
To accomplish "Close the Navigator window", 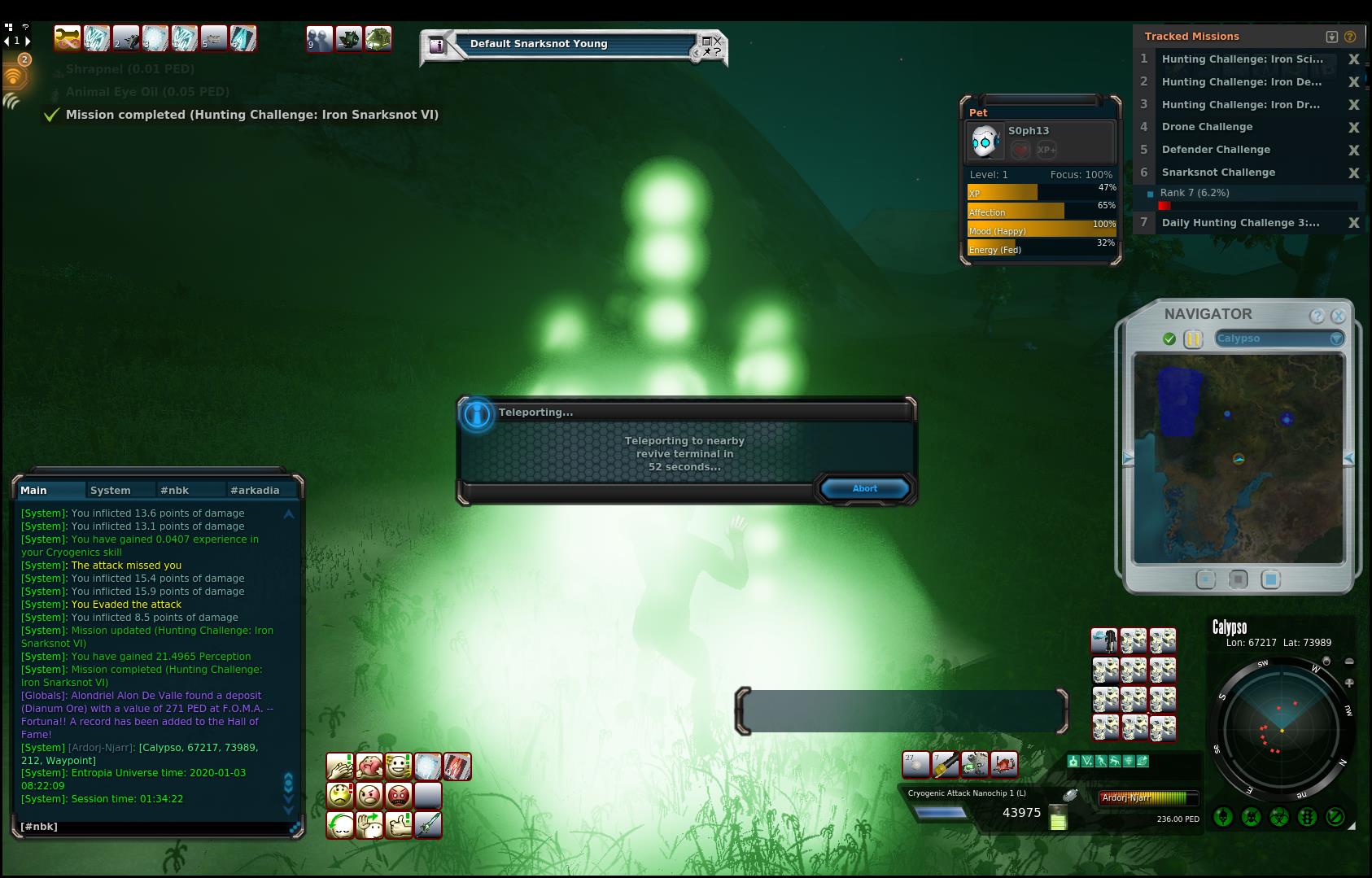I will tap(1338, 316).
